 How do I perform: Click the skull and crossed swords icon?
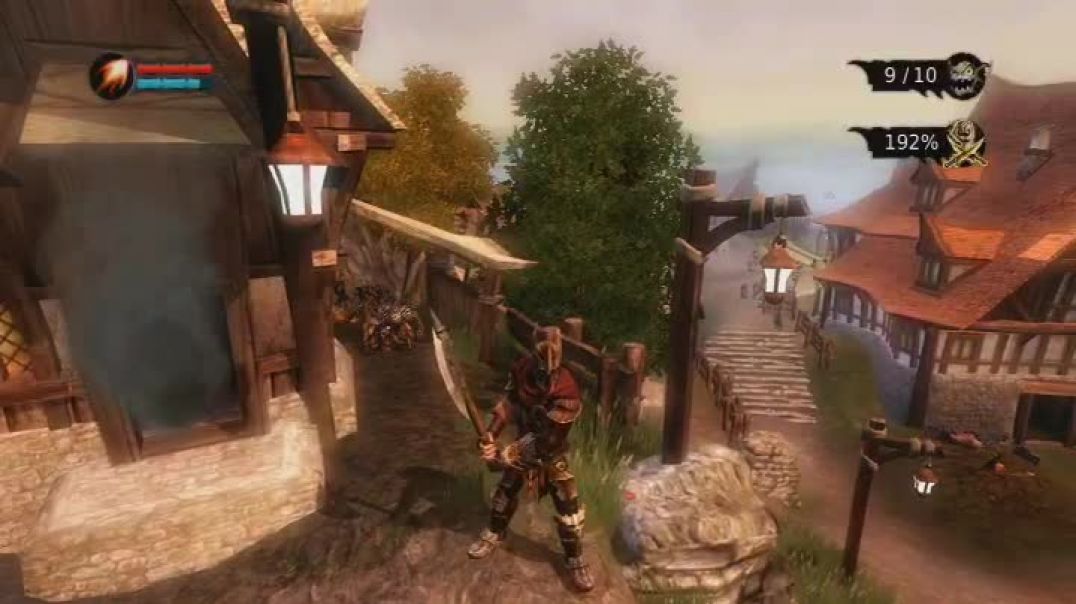click(965, 143)
